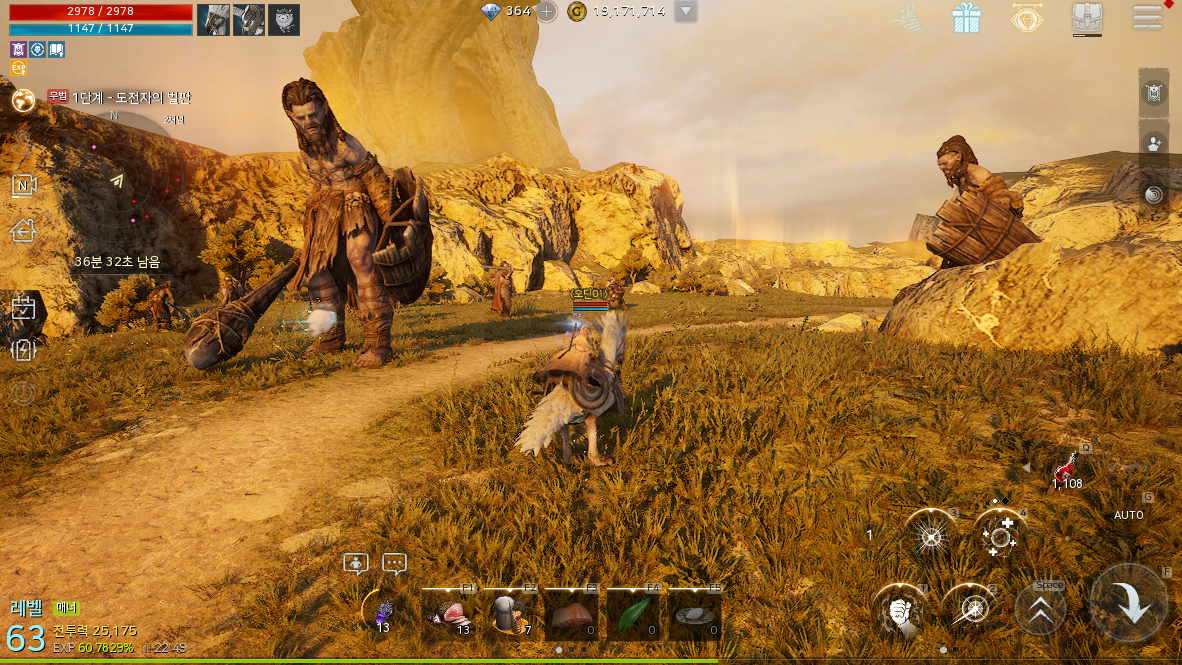Select the salmon fillet item slot
The image size is (1182, 665).
(x=572, y=613)
